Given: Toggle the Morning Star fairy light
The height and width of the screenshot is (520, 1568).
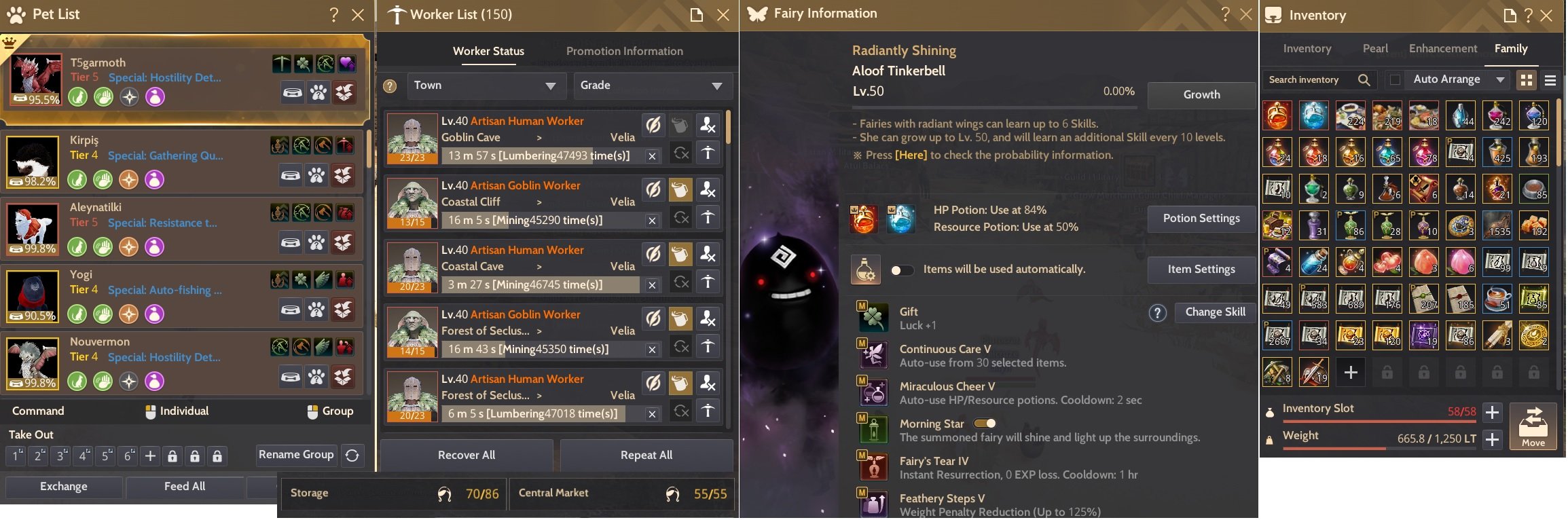Looking at the screenshot, I should (x=985, y=424).
